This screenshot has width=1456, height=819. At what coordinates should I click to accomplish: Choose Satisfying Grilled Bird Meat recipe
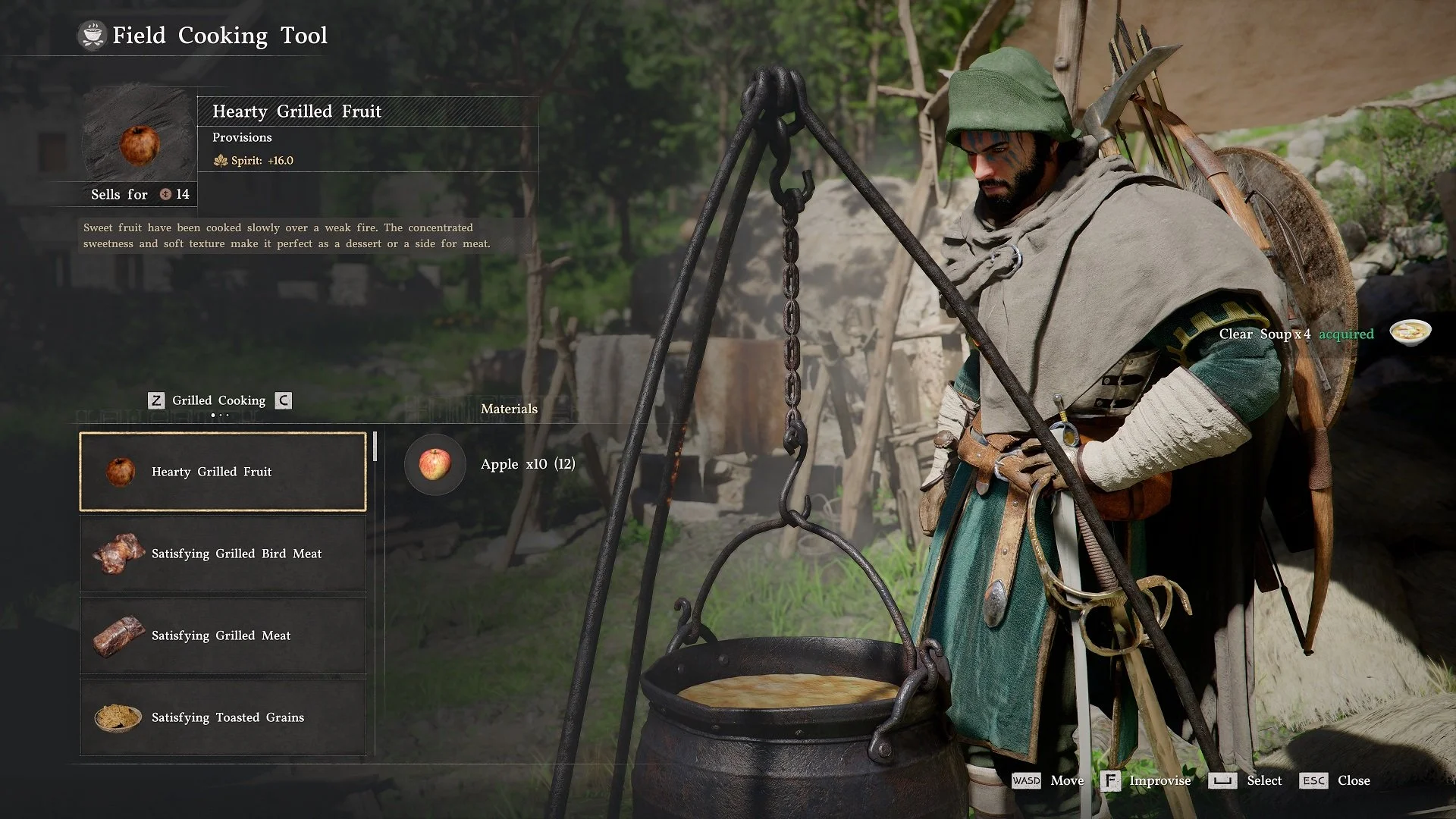coord(223,554)
